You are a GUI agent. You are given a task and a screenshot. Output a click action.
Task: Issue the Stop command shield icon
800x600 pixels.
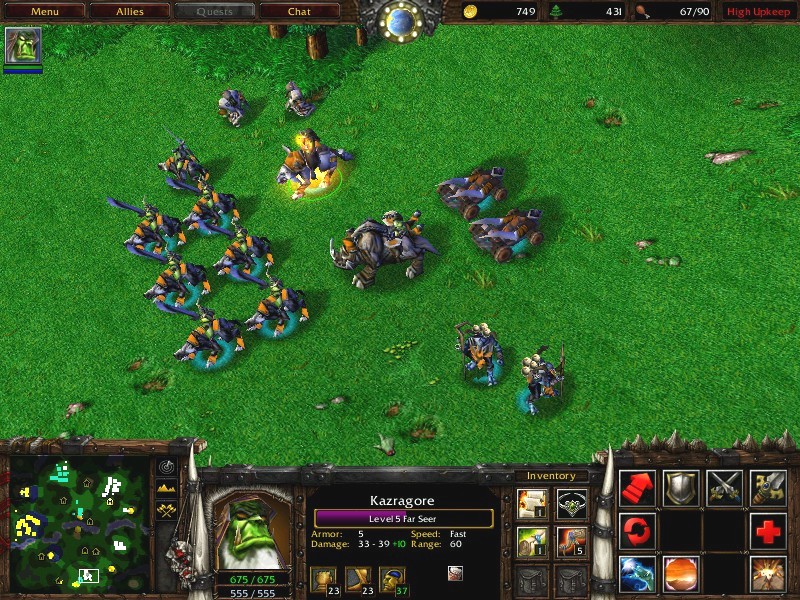click(681, 488)
